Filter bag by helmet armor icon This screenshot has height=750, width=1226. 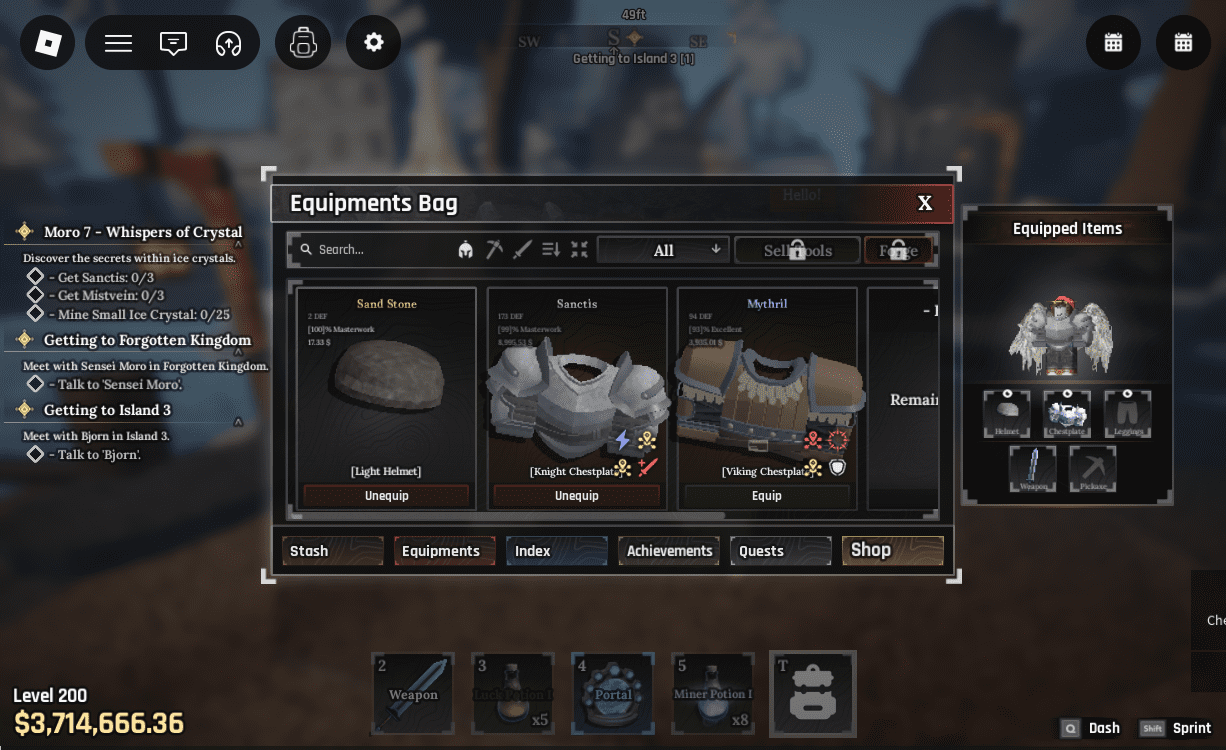[x=465, y=250]
